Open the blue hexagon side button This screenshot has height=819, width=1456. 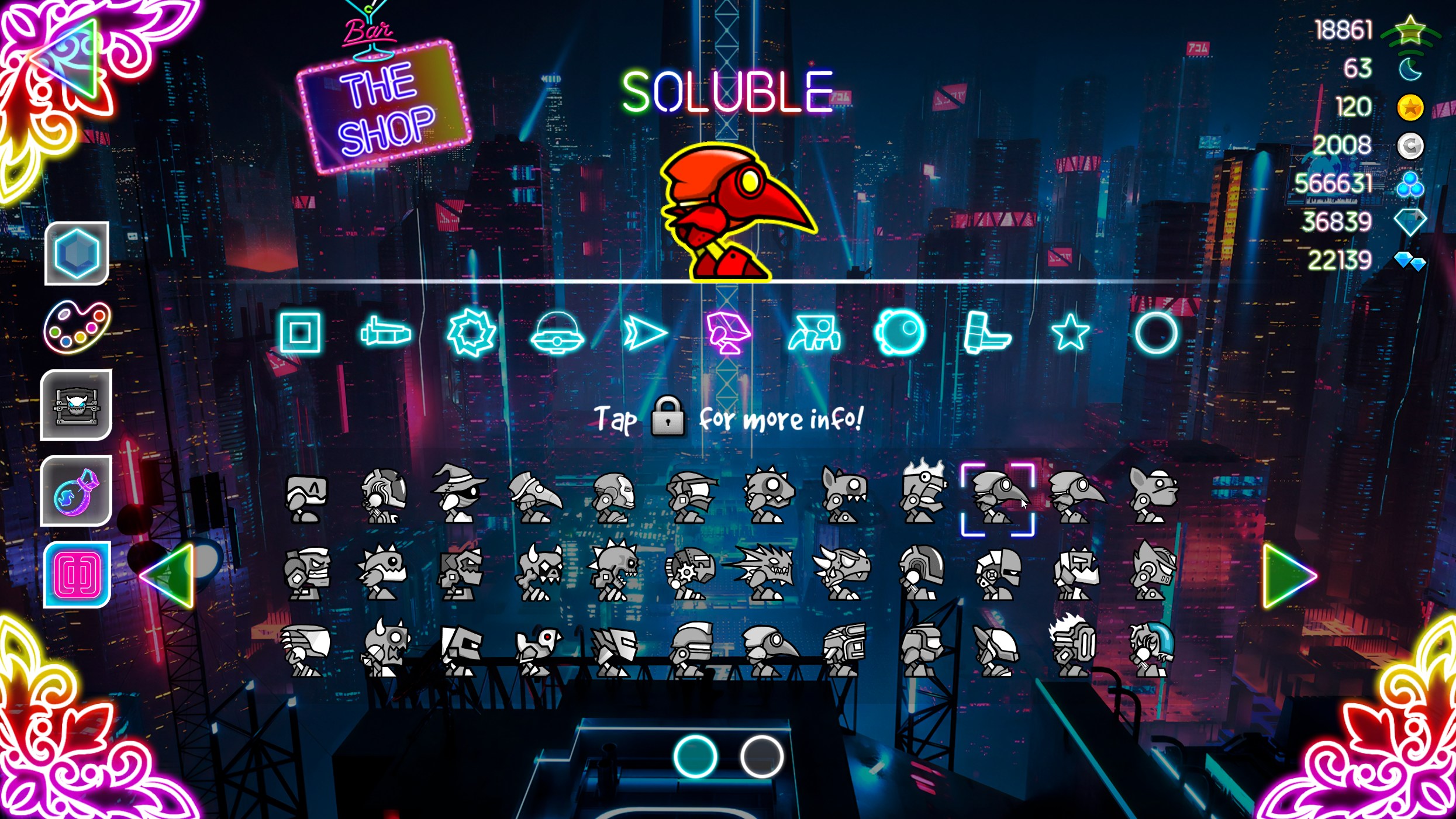tap(77, 253)
